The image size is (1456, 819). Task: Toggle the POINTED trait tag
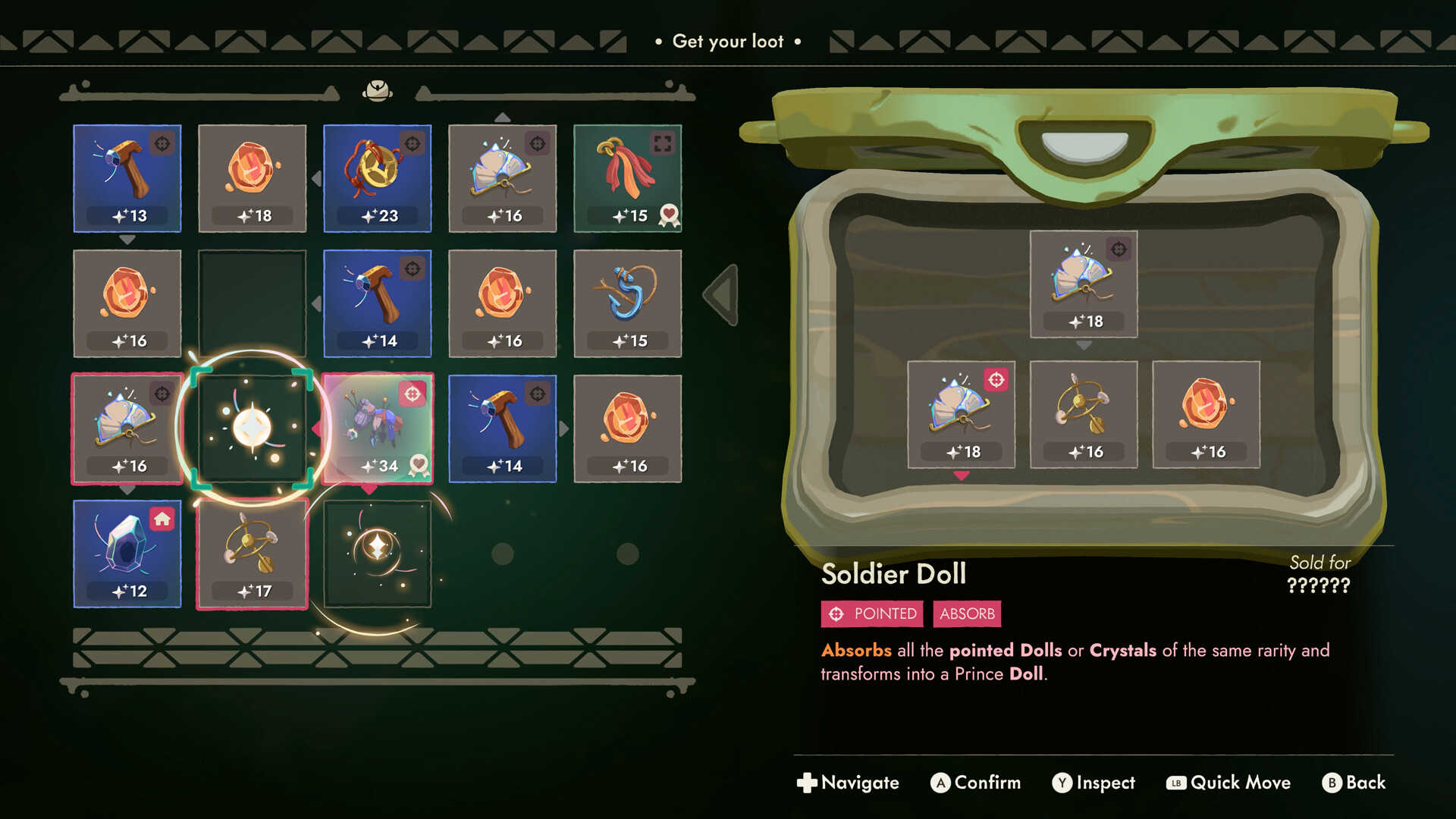pyautogui.click(x=871, y=614)
